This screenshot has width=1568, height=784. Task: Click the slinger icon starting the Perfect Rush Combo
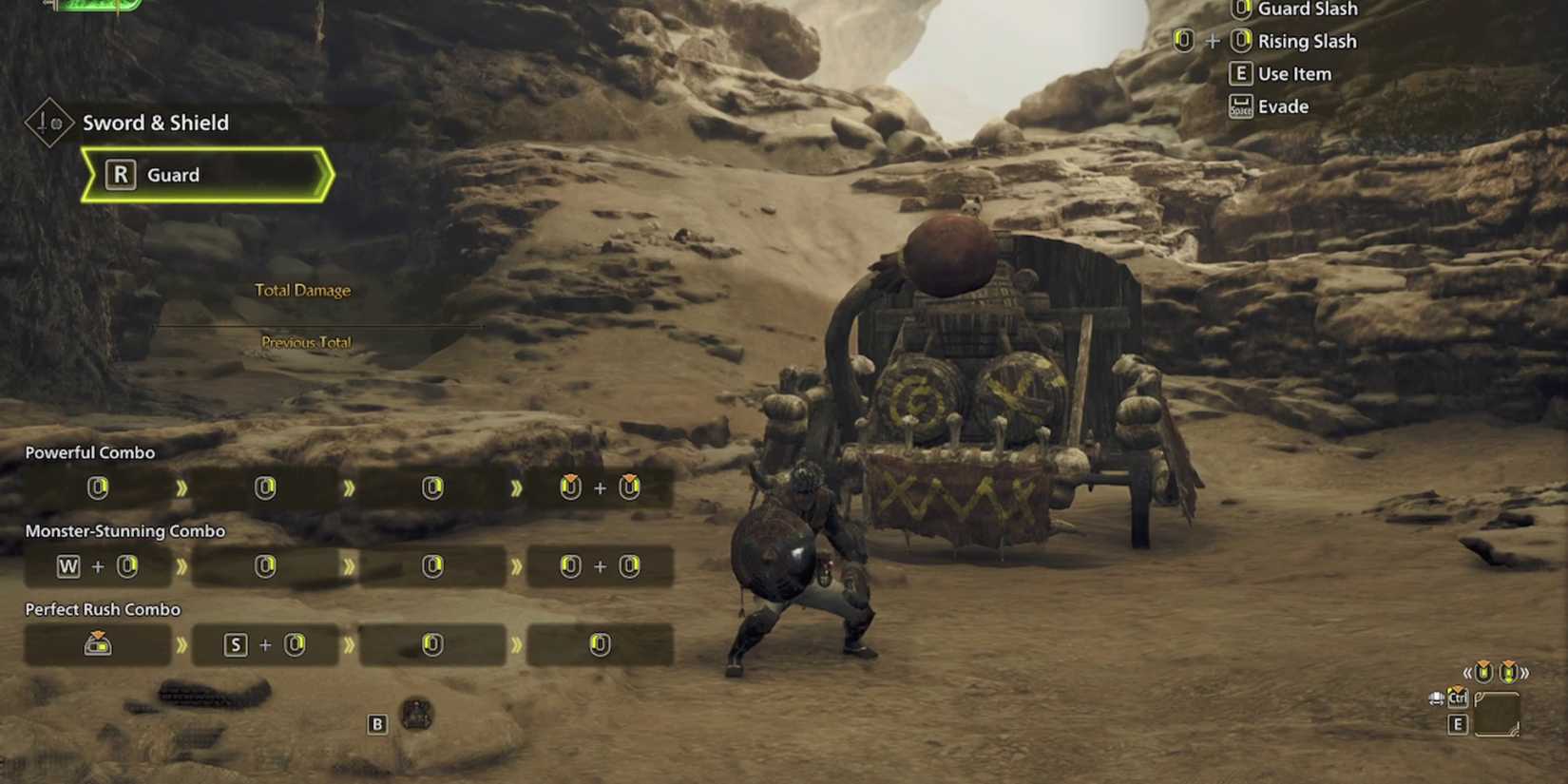coord(98,643)
